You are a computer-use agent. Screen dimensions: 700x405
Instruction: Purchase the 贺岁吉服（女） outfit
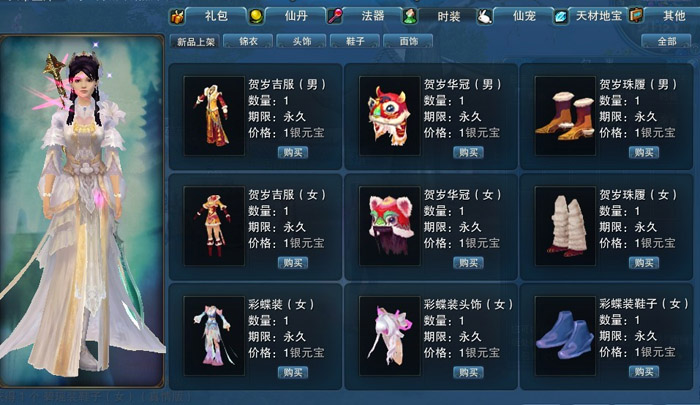[x=292, y=262]
